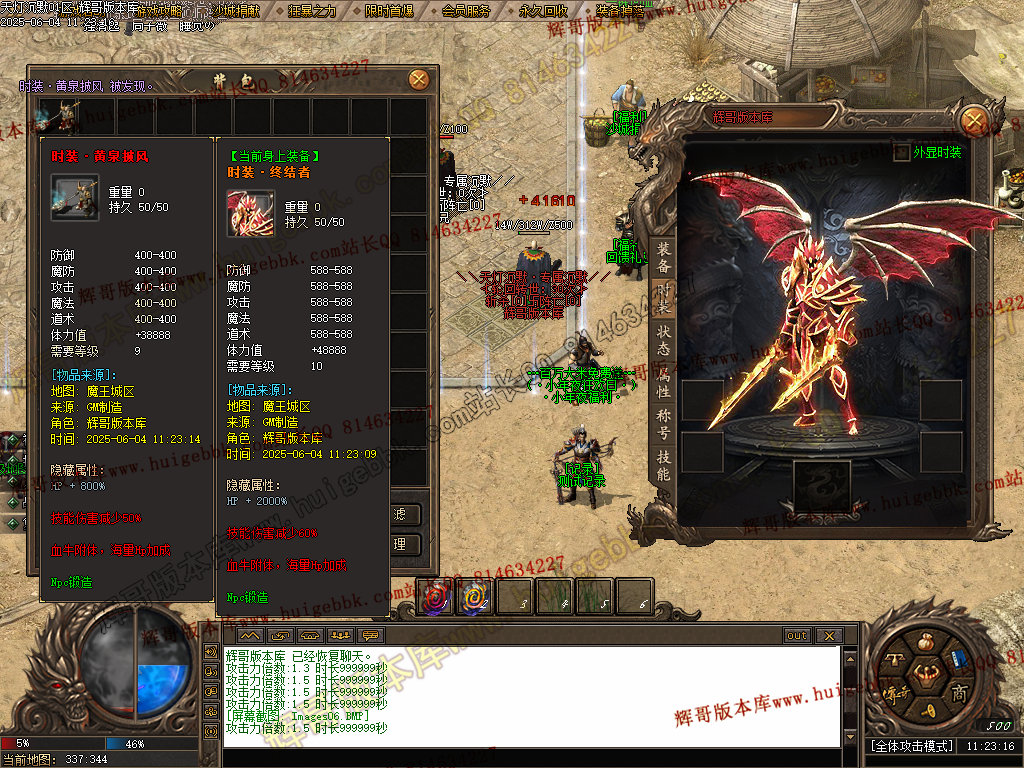Open the 技能 skills tab
This screenshot has width=1024, height=768.
click(663, 465)
